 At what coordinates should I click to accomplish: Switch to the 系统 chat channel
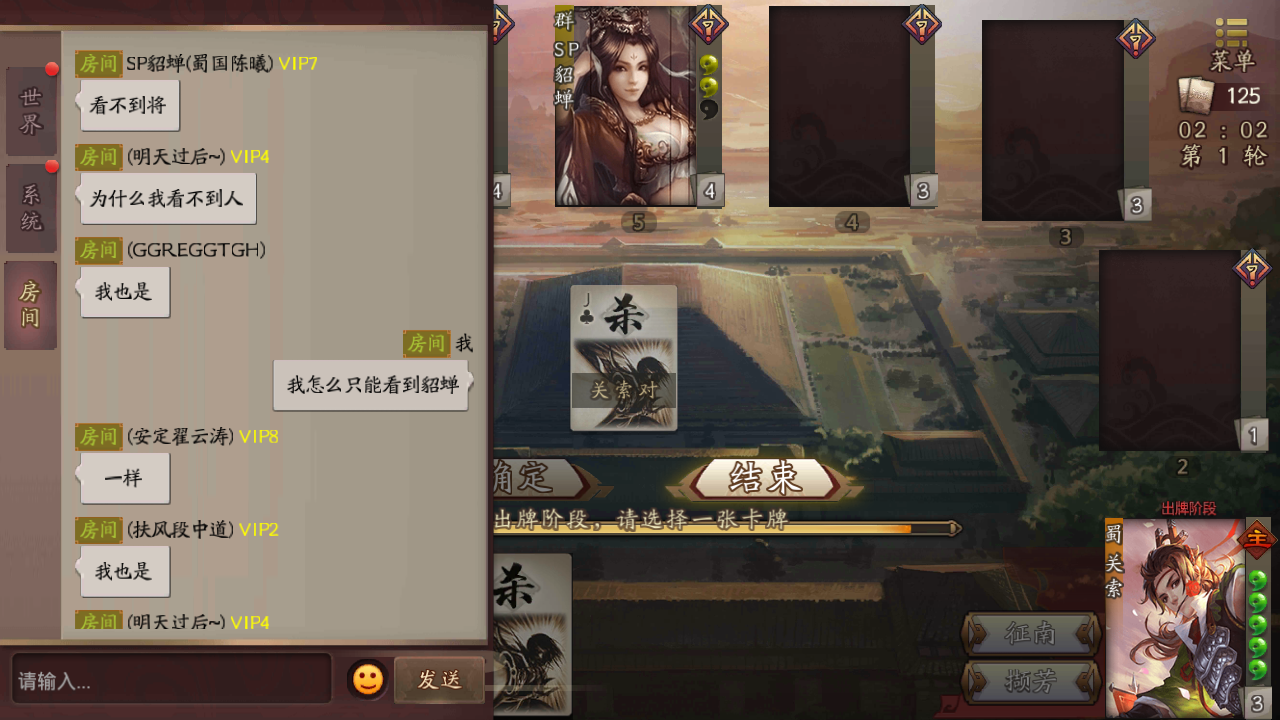30,208
